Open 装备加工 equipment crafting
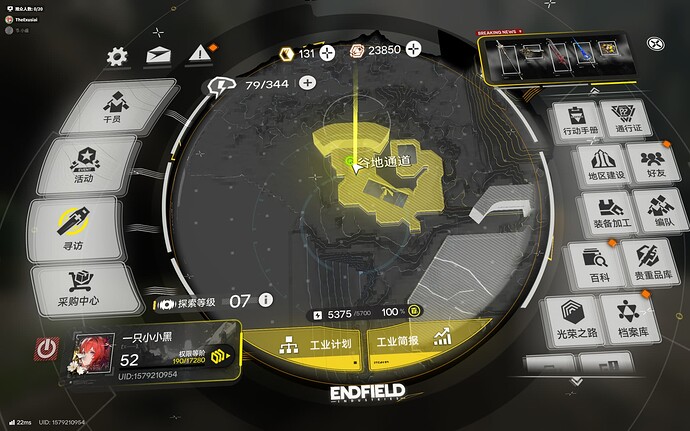Viewport: 690px width, 431px height. click(x=616, y=212)
